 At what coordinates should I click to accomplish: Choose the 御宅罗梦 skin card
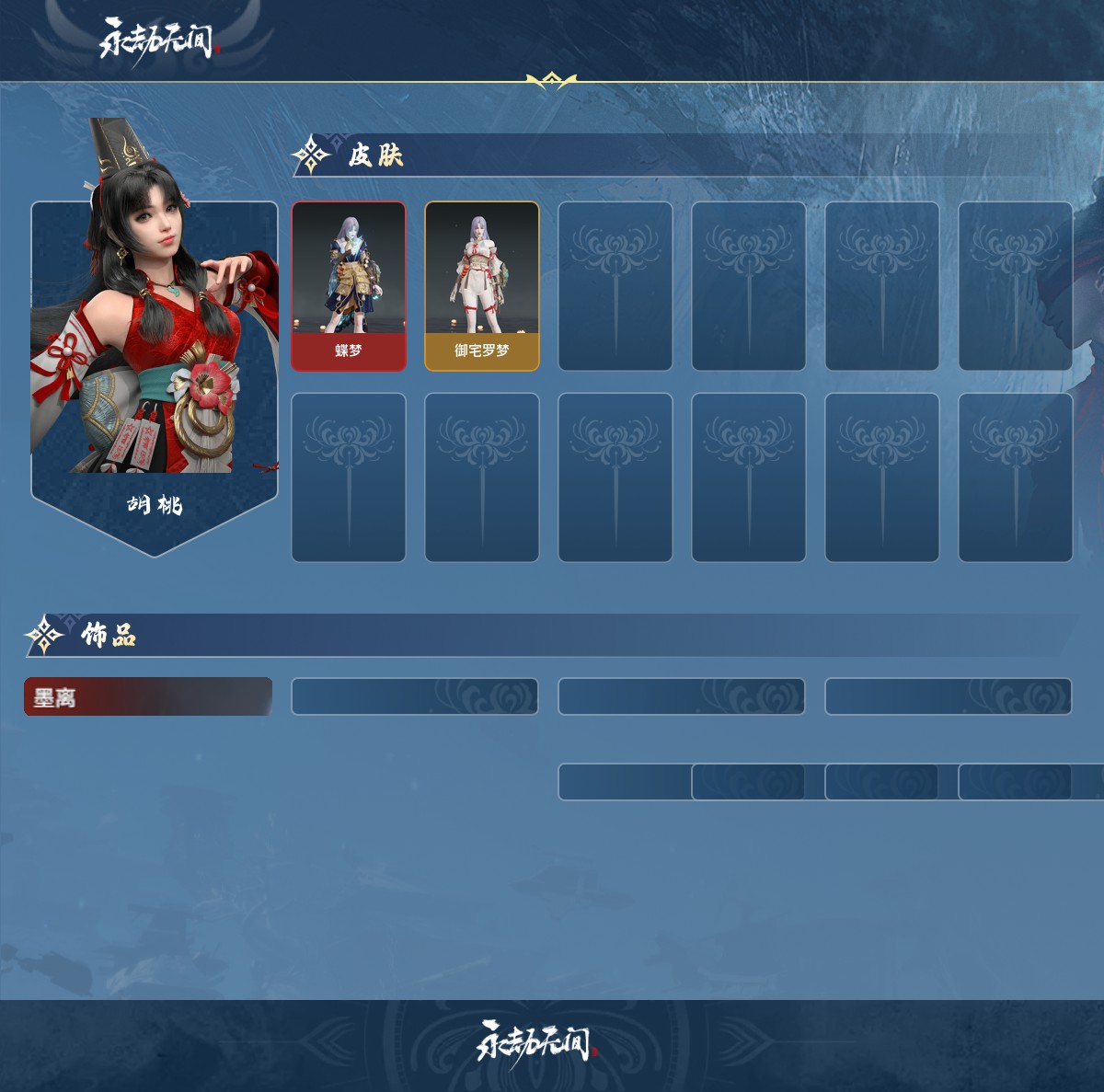[x=482, y=286]
